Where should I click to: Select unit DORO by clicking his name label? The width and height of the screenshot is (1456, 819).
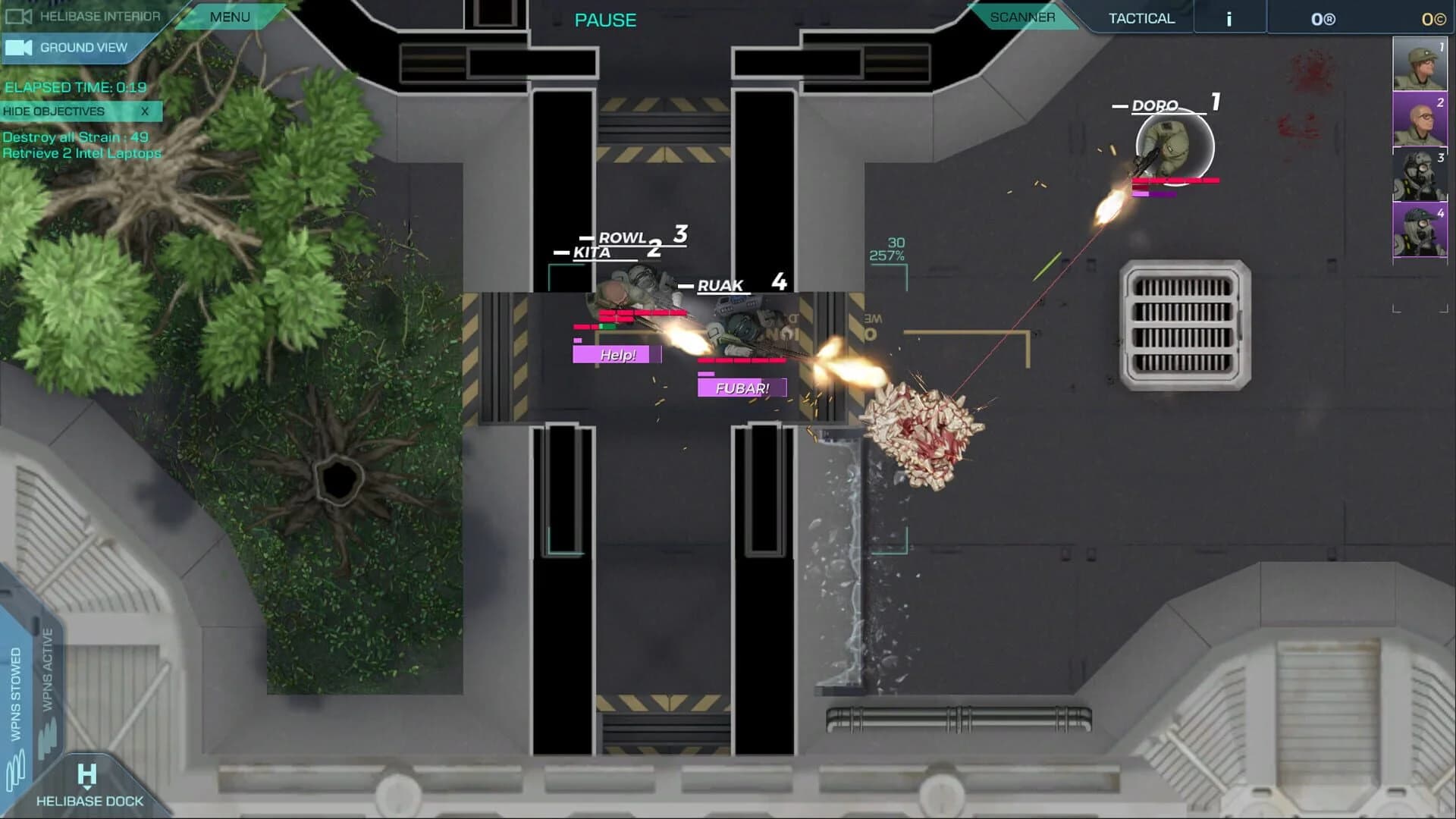point(1153,106)
